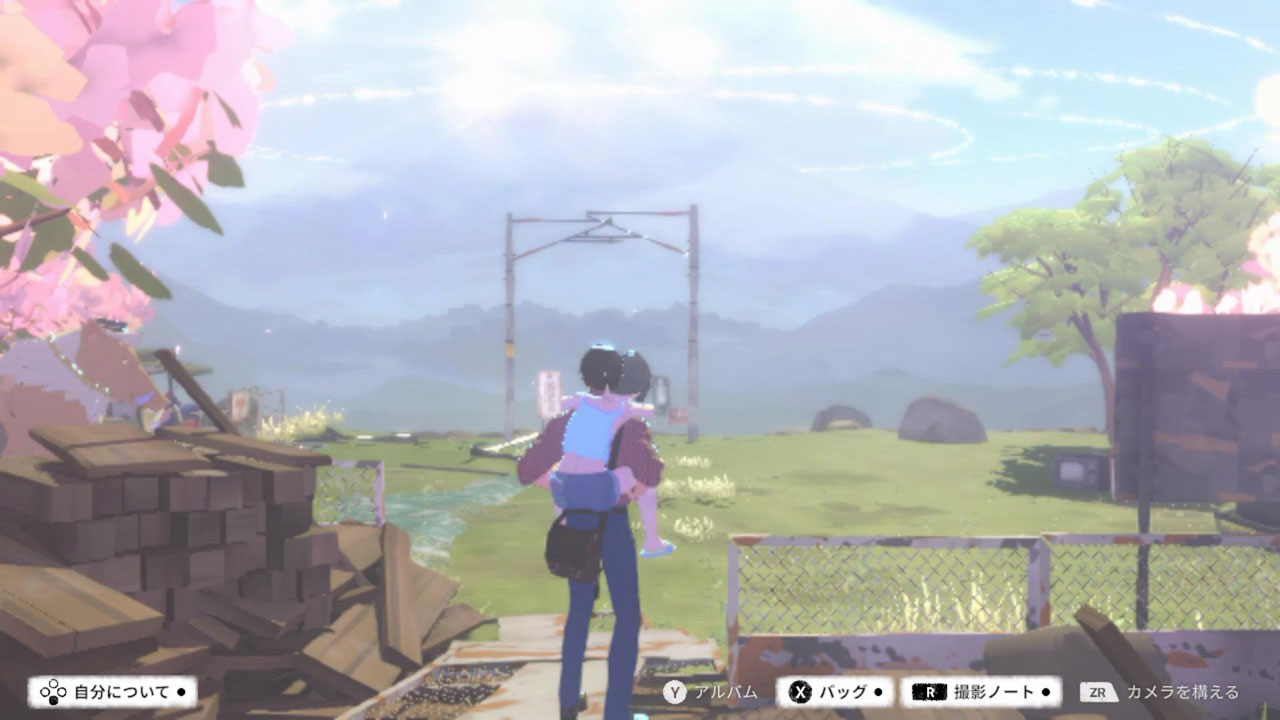Open the アルバム (Album)

pyautogui.click(x=711, y=692)
